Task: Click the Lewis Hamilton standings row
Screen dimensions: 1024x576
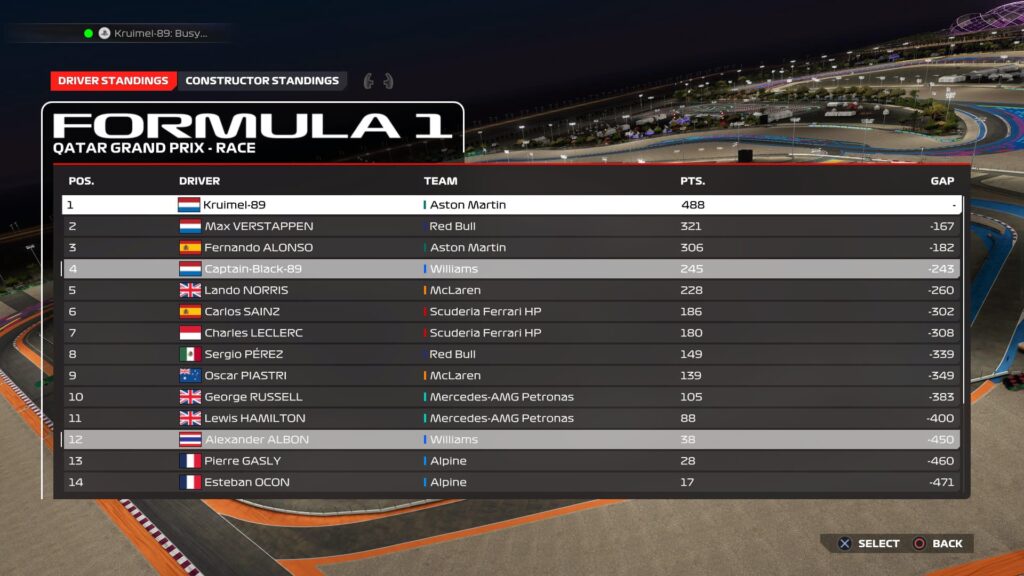Action: click(511, 418)
